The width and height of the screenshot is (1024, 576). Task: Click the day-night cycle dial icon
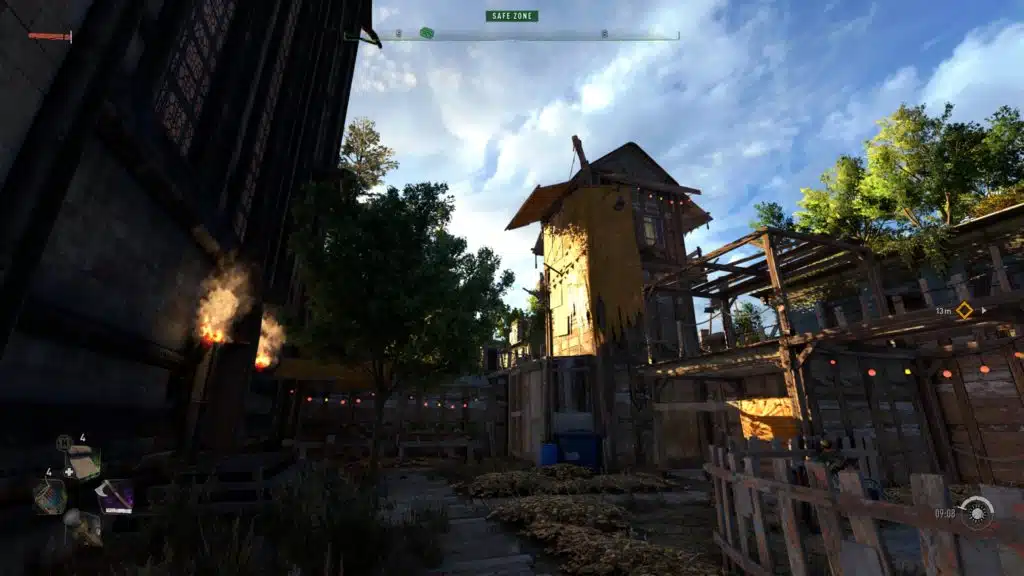tap(975, 513)
